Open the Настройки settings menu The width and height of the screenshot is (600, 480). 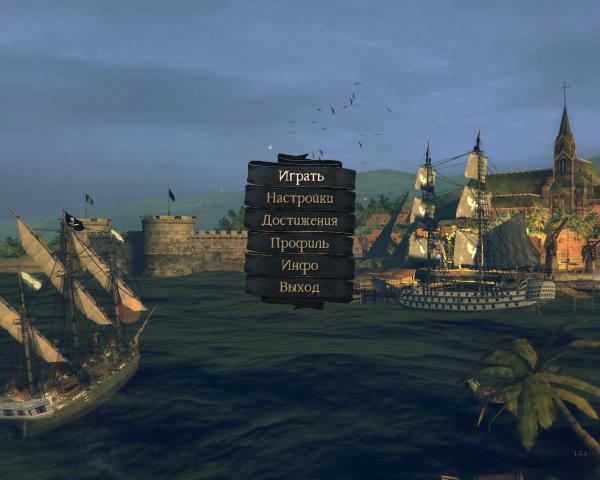click(300, 198)
